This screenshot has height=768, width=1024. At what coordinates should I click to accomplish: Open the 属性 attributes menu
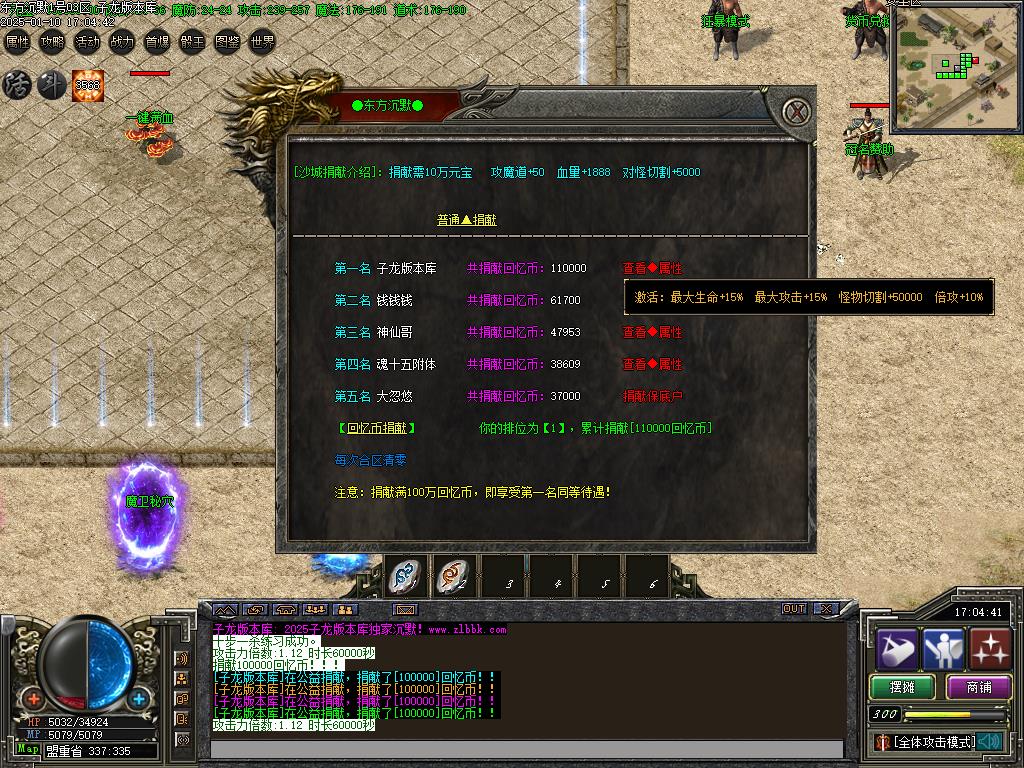(x=18, y=42)
